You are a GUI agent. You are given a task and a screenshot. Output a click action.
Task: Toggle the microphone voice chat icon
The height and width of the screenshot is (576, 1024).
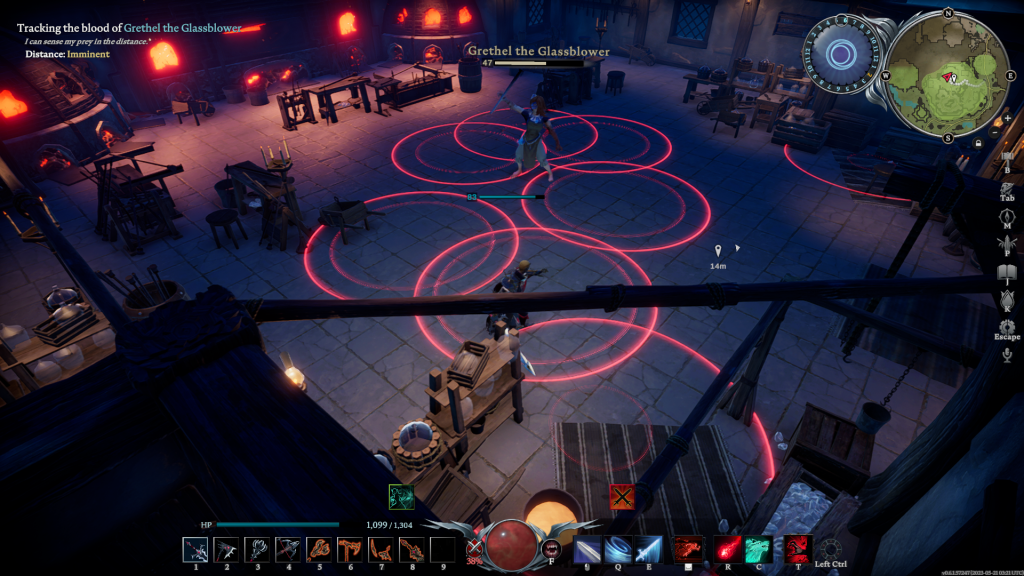[1007, 354]
